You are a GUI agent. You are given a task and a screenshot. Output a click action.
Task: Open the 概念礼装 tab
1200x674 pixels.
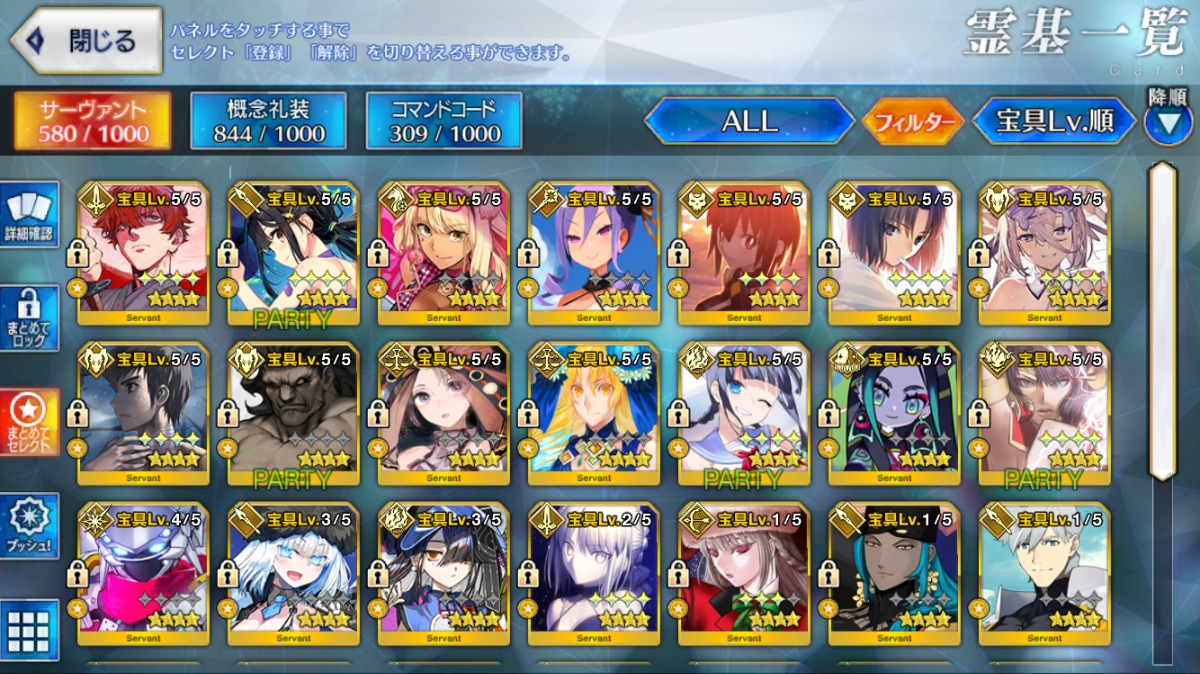pos(268,121)
